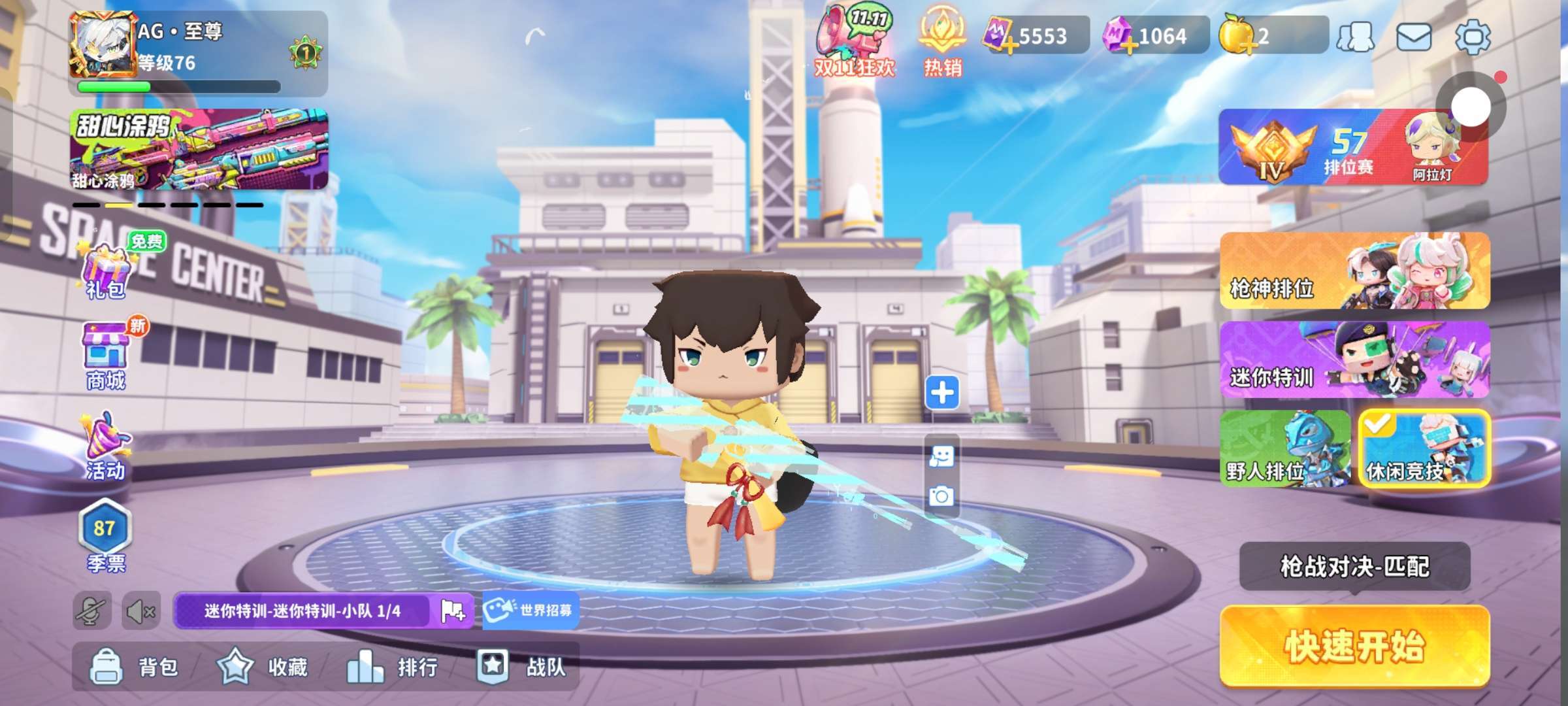Open the 双11狂欢 event
Viewport: 1568px width, 706px height.
(853, 41)
